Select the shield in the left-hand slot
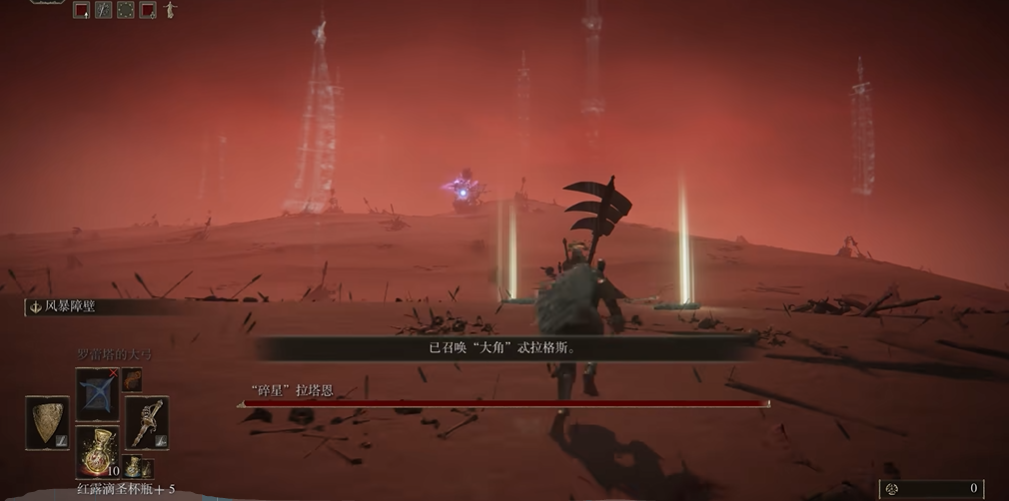This screenshot has width=1009, height=501. pyautogui.click(x=47, y=420)
